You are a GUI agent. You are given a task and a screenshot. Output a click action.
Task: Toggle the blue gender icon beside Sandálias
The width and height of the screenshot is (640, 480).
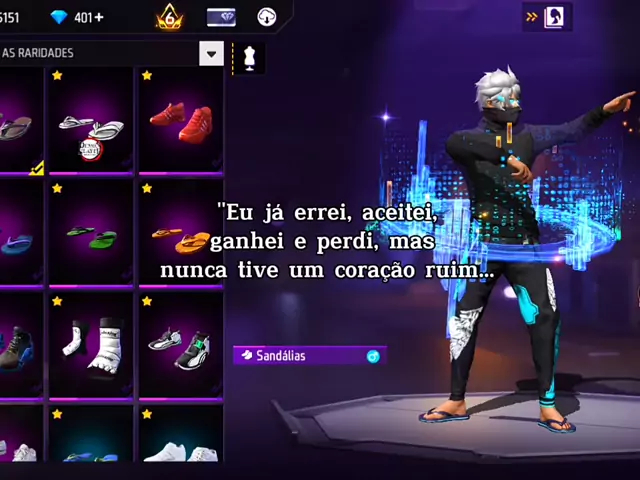[373, 355]
